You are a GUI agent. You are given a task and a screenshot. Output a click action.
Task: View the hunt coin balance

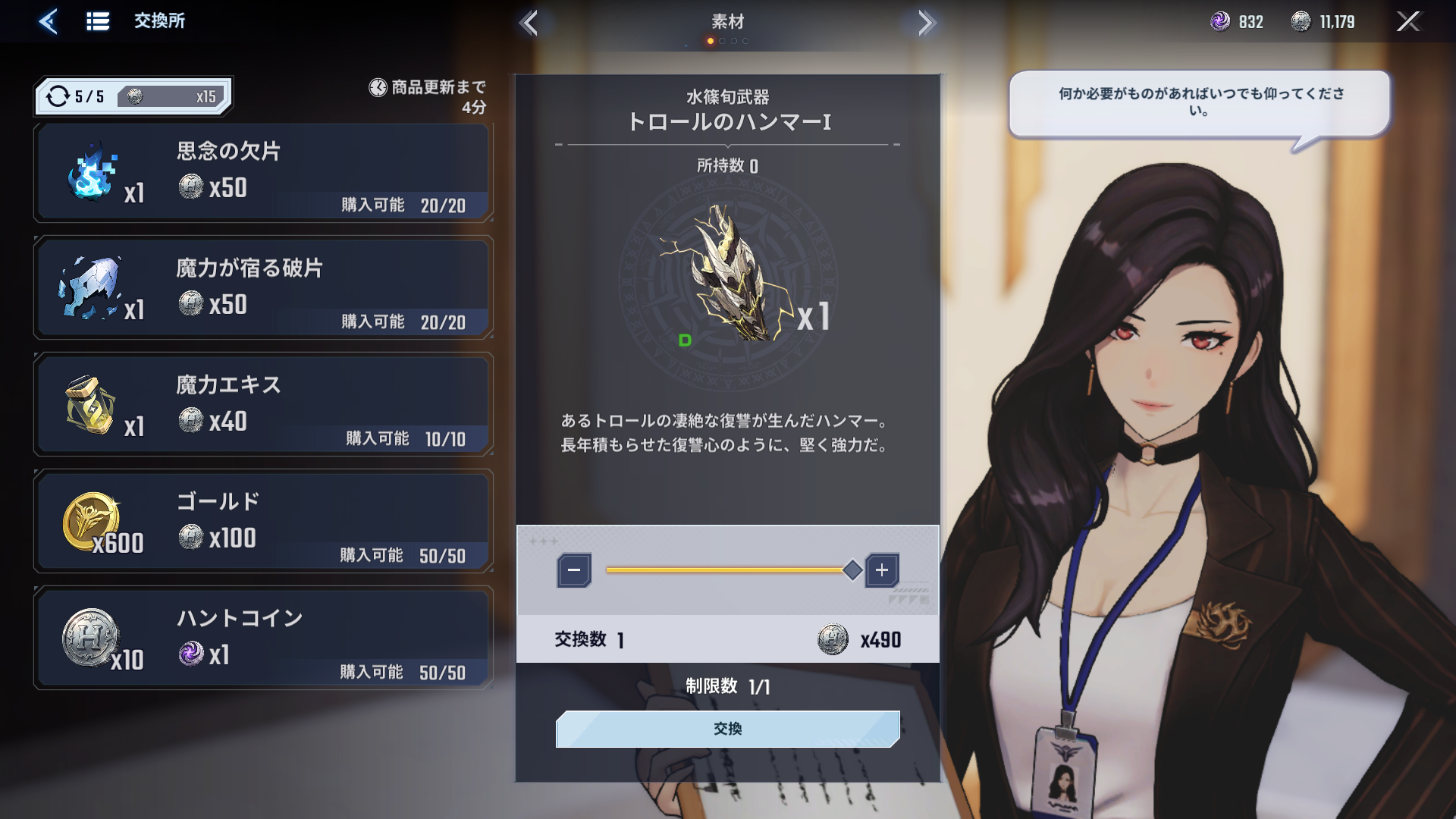1323,22
